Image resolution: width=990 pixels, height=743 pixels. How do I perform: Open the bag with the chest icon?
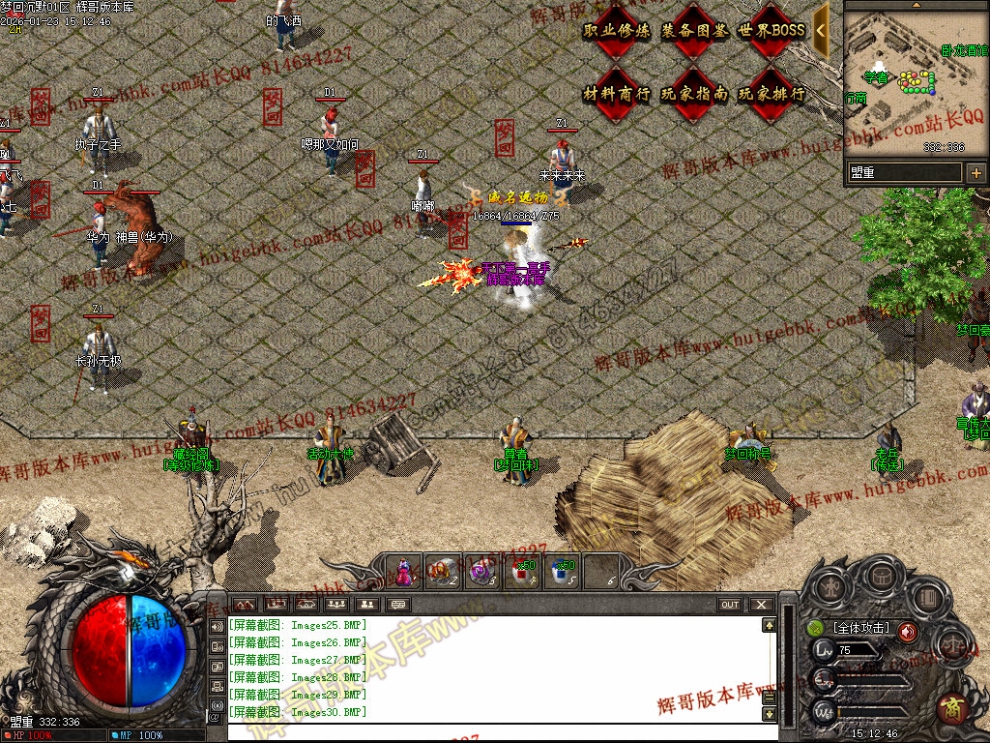(x=880, y=576)
